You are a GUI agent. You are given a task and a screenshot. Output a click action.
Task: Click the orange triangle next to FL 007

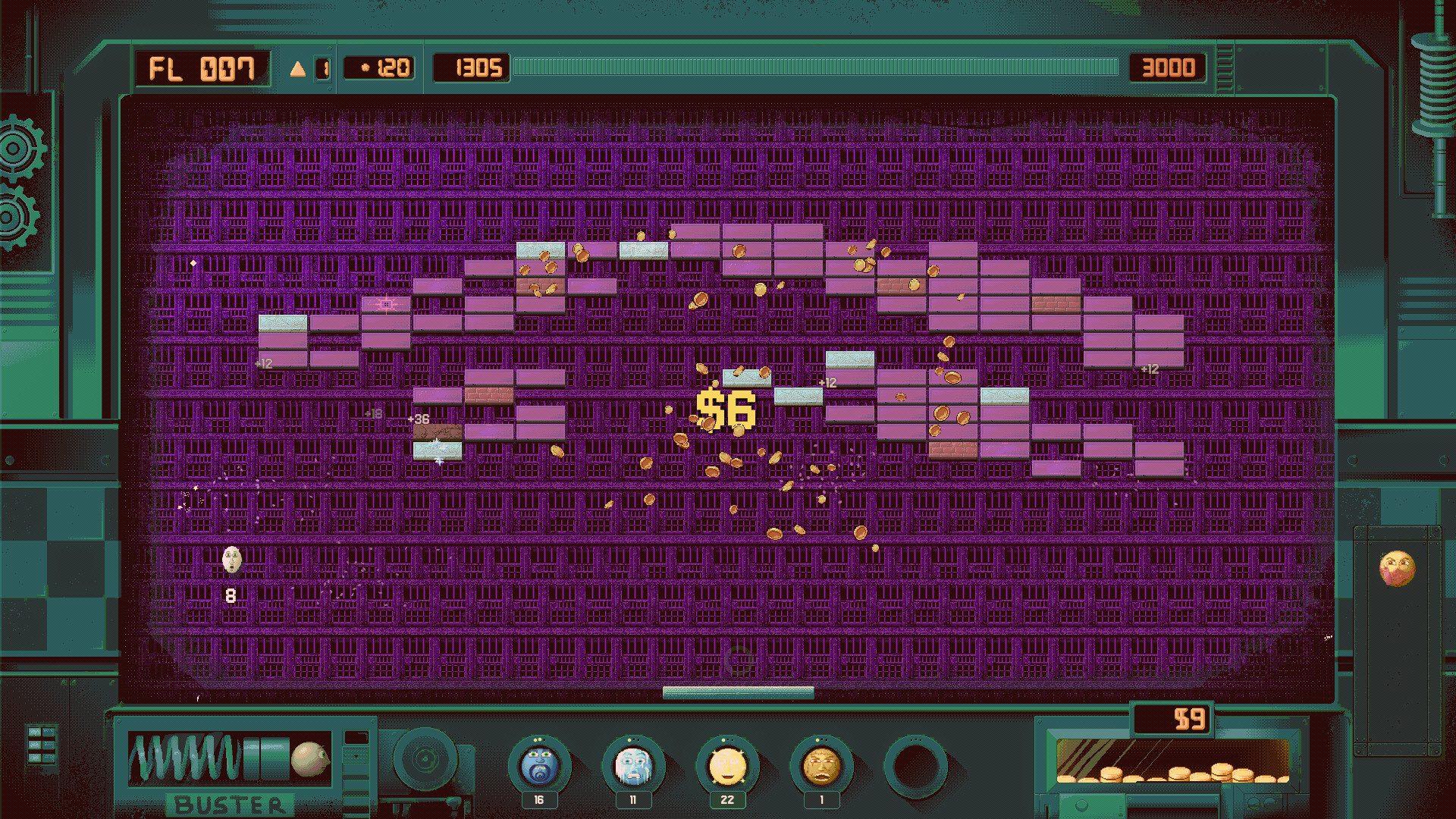tap(298, 68)
